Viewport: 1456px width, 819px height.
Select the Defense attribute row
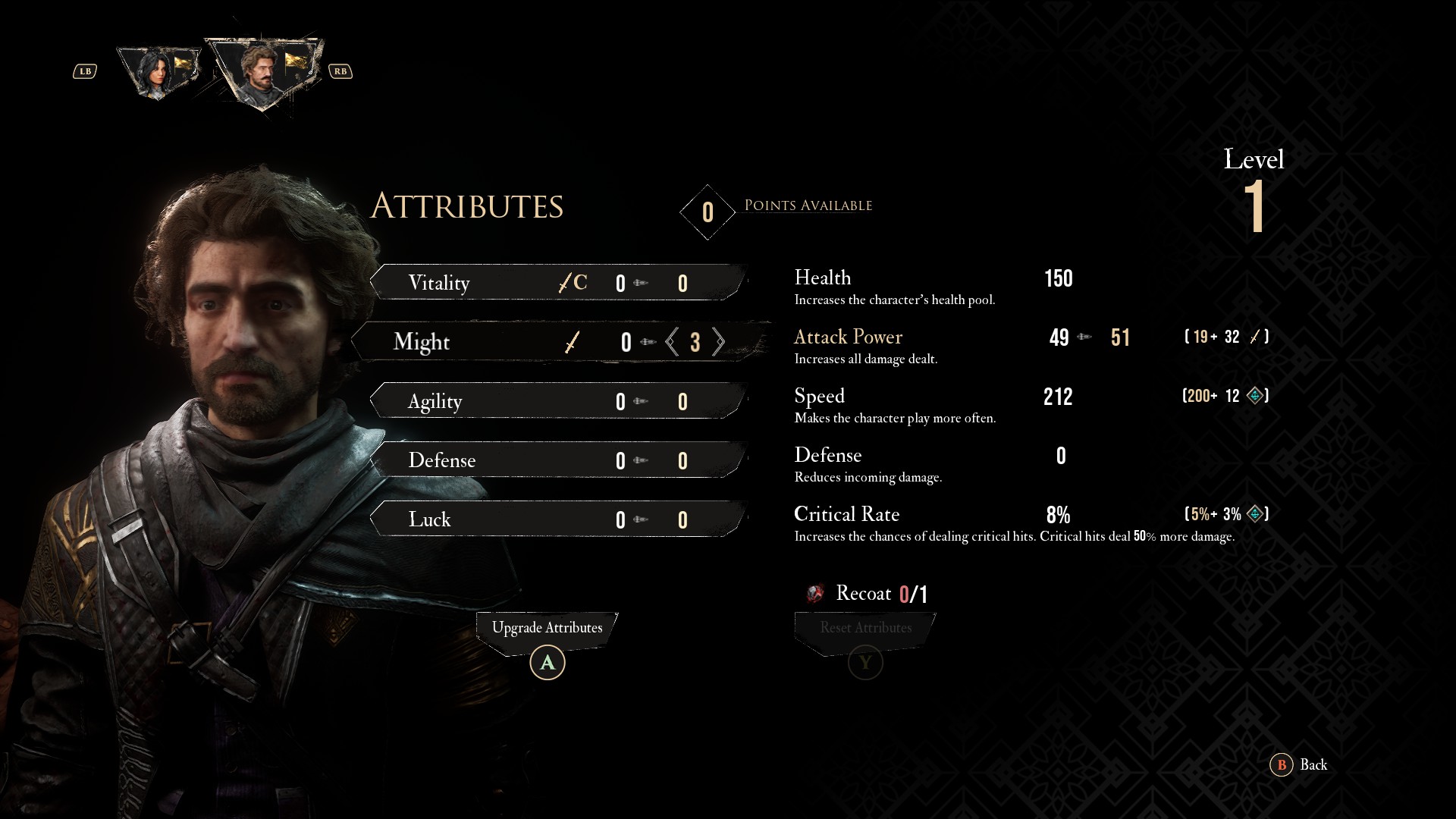558,460
